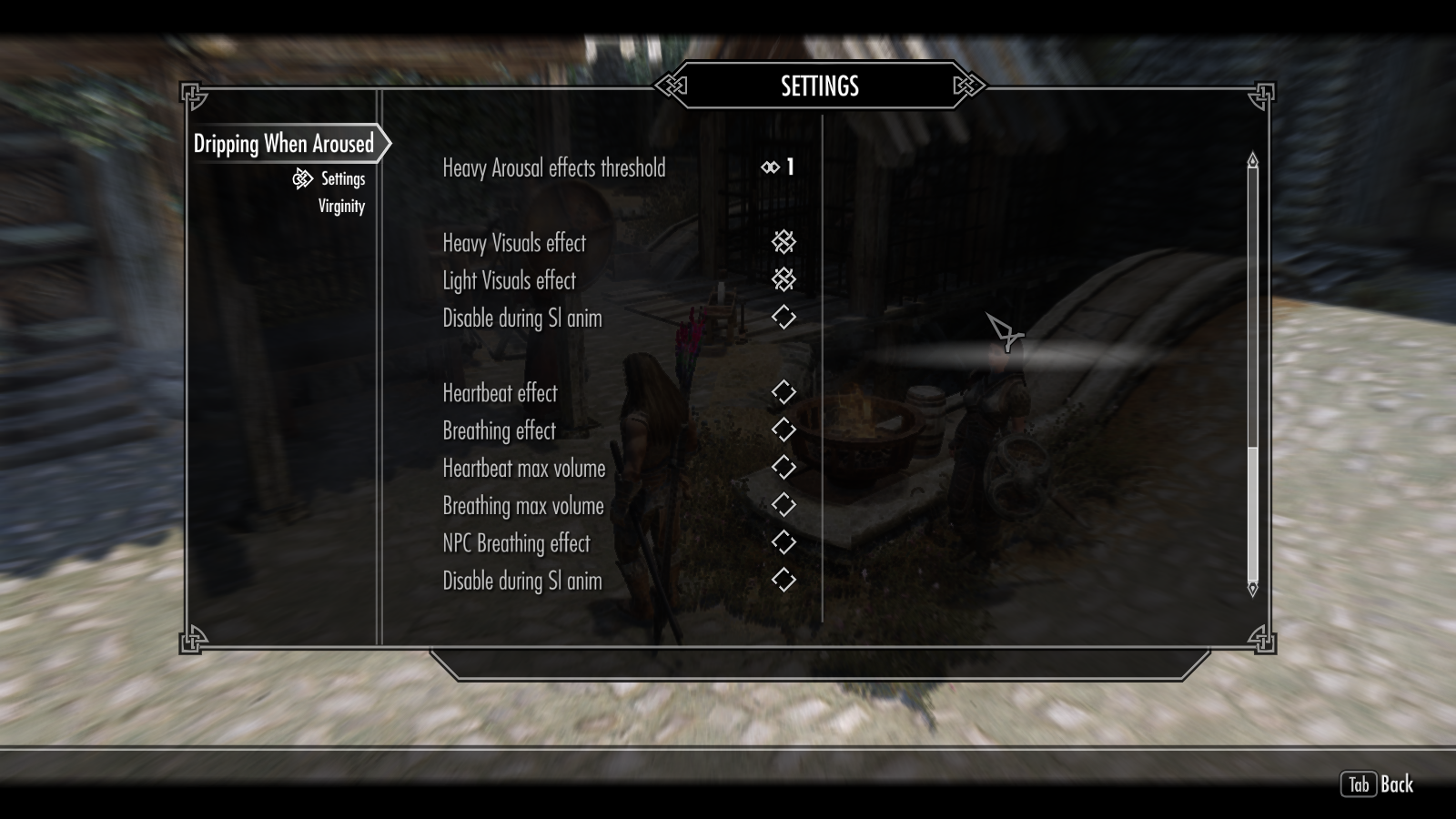Image resolution: width=1456 pixels, height=819 pixels.
Task: Open the Settings page
Action: [342, 179]
